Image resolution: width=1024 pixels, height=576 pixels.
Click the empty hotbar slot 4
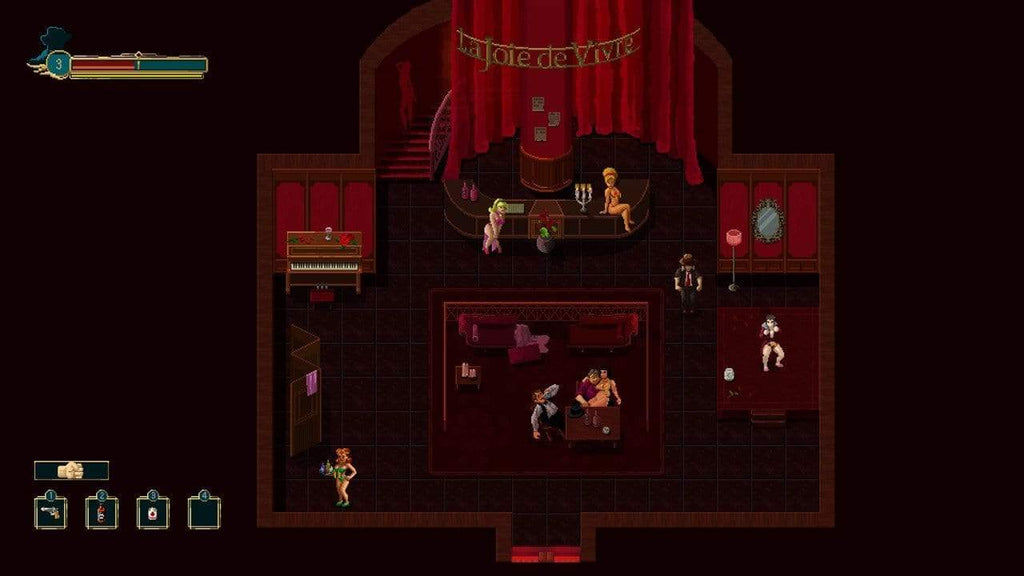click(204, 513)
